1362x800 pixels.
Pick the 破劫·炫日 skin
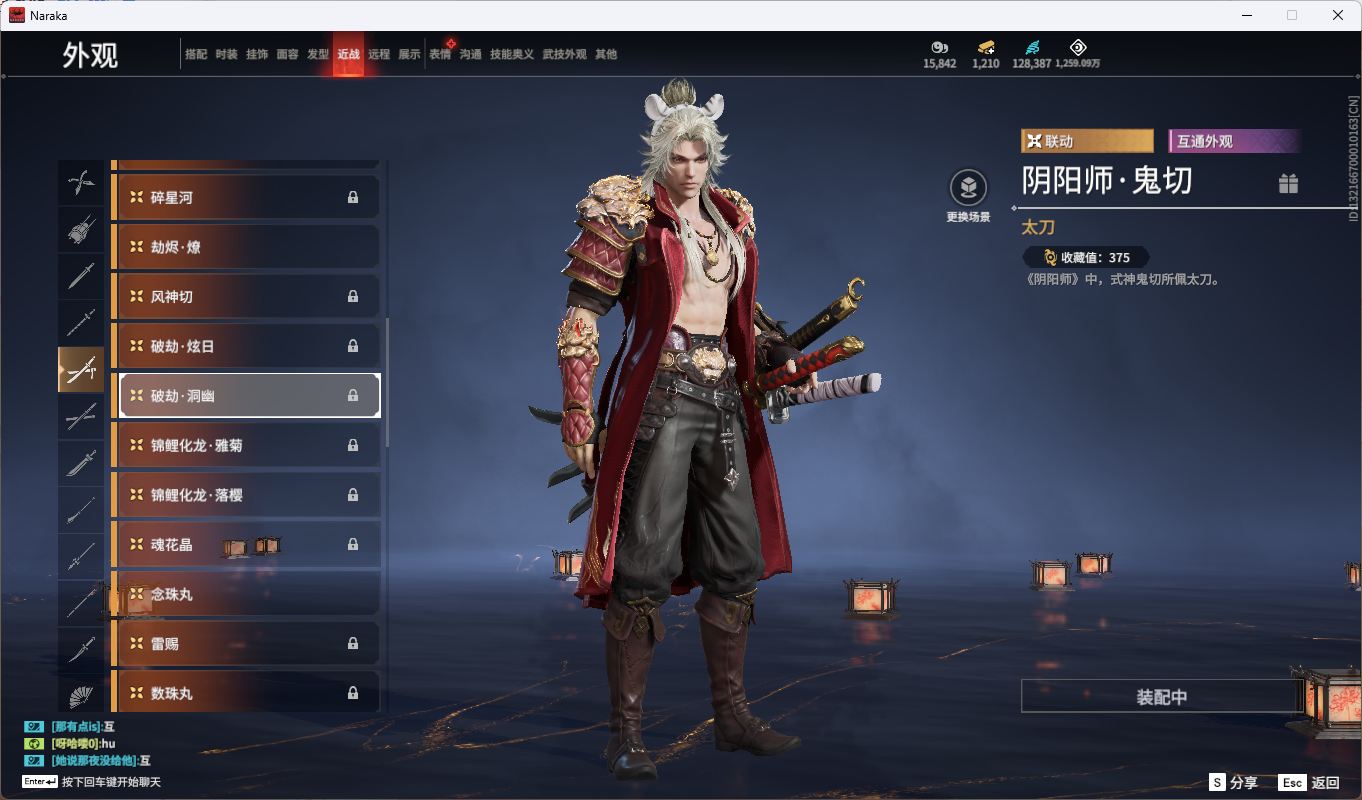click(x=246, y=346)
